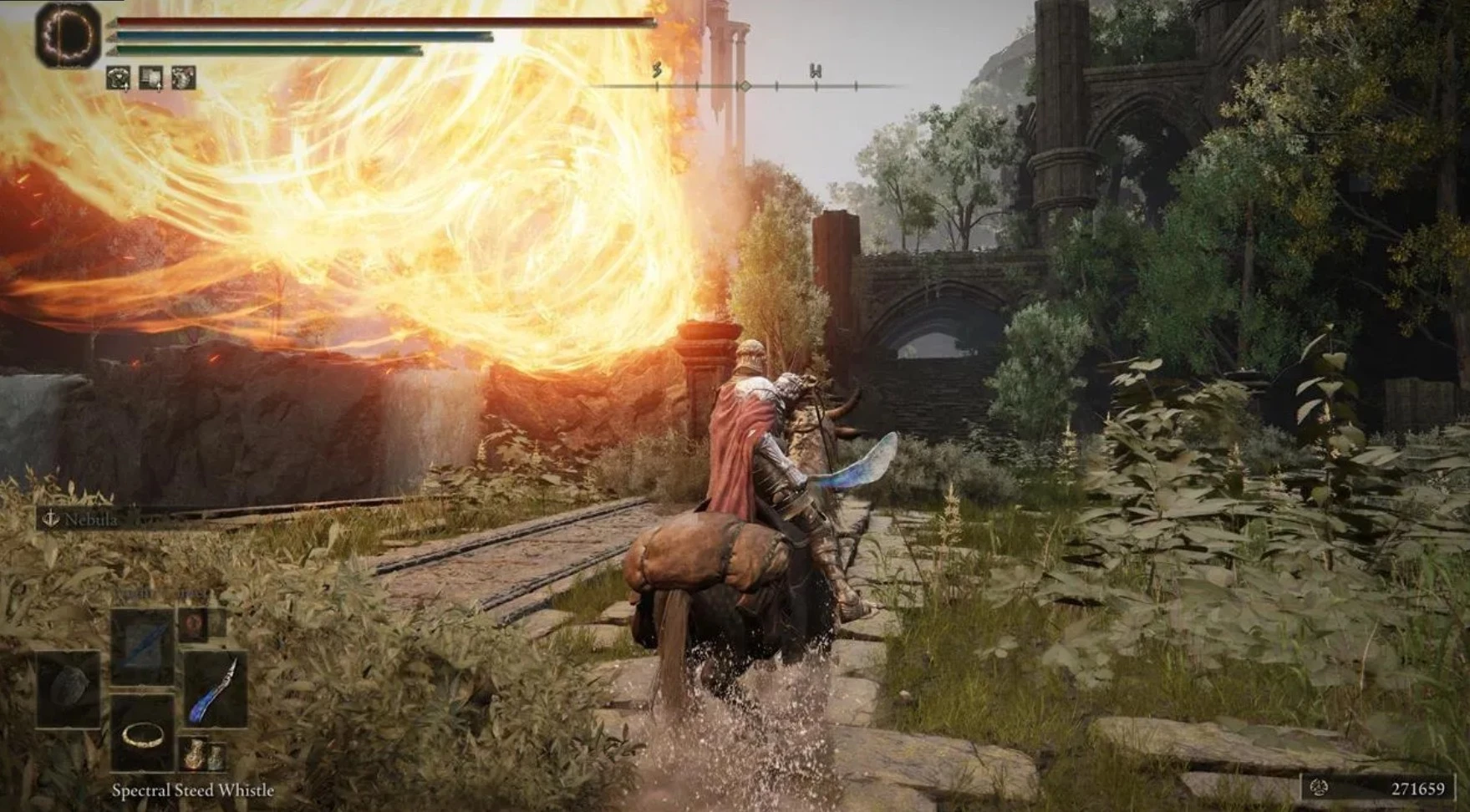The width and height of the screenshot is (1470, 812).
Task: Inspect the scroll buff status icon
Action: coord(150,79)
